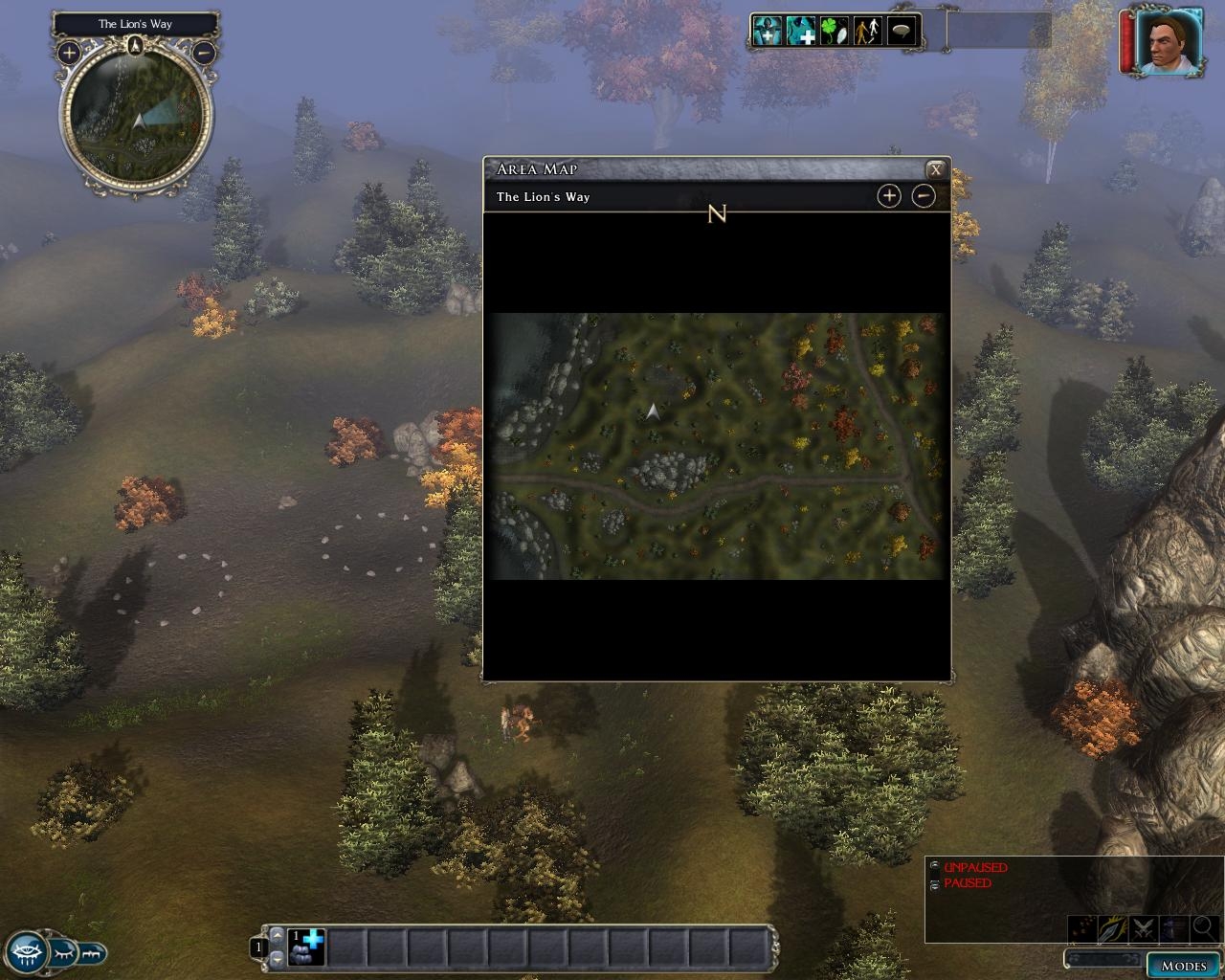Activate the glowing dagger mode icon
Image resolution: width=1225 pixels, height=980 pixels.
tap(1113, 928)
